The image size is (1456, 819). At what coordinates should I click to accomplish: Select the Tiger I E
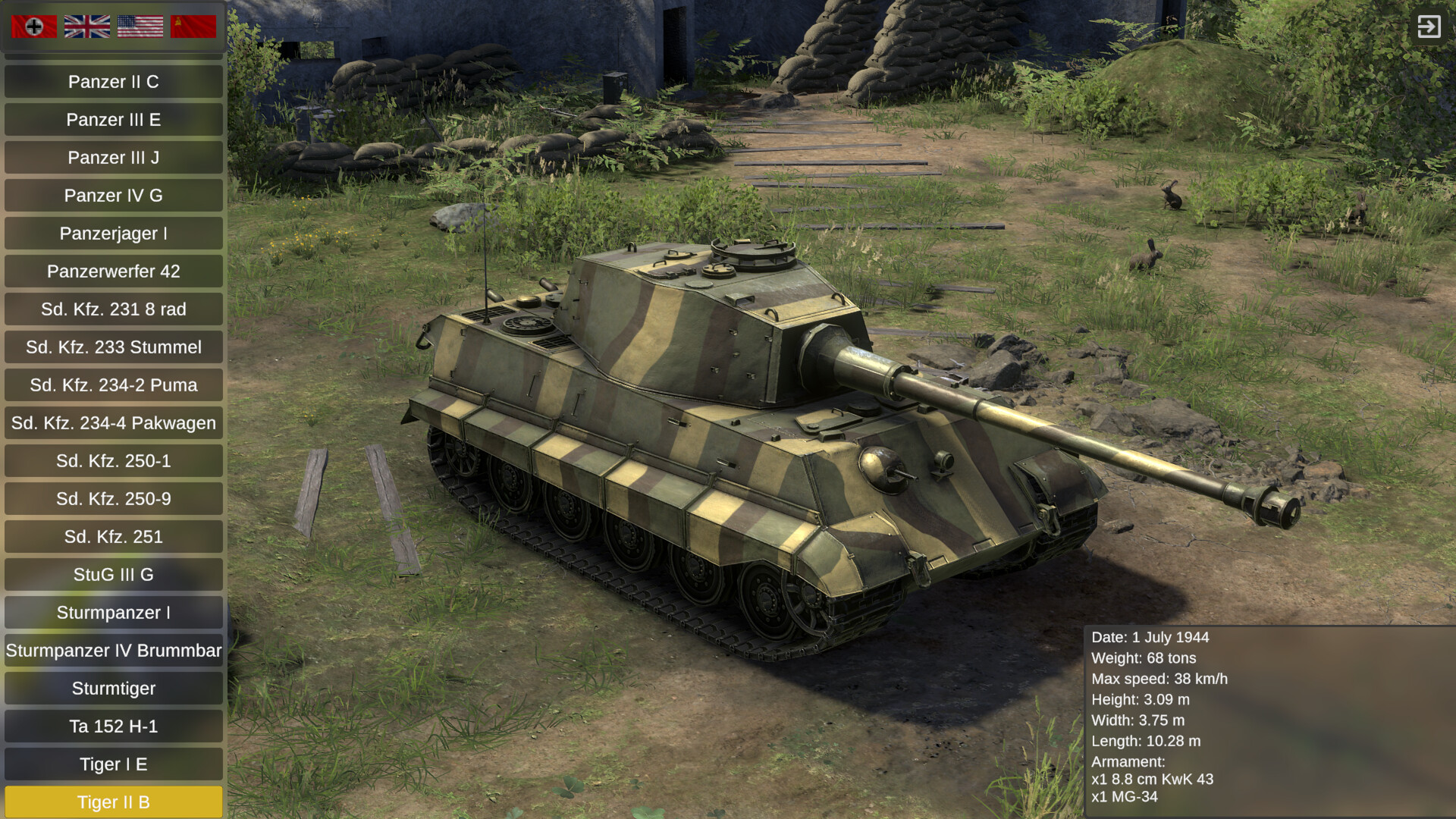click(113, 764)
